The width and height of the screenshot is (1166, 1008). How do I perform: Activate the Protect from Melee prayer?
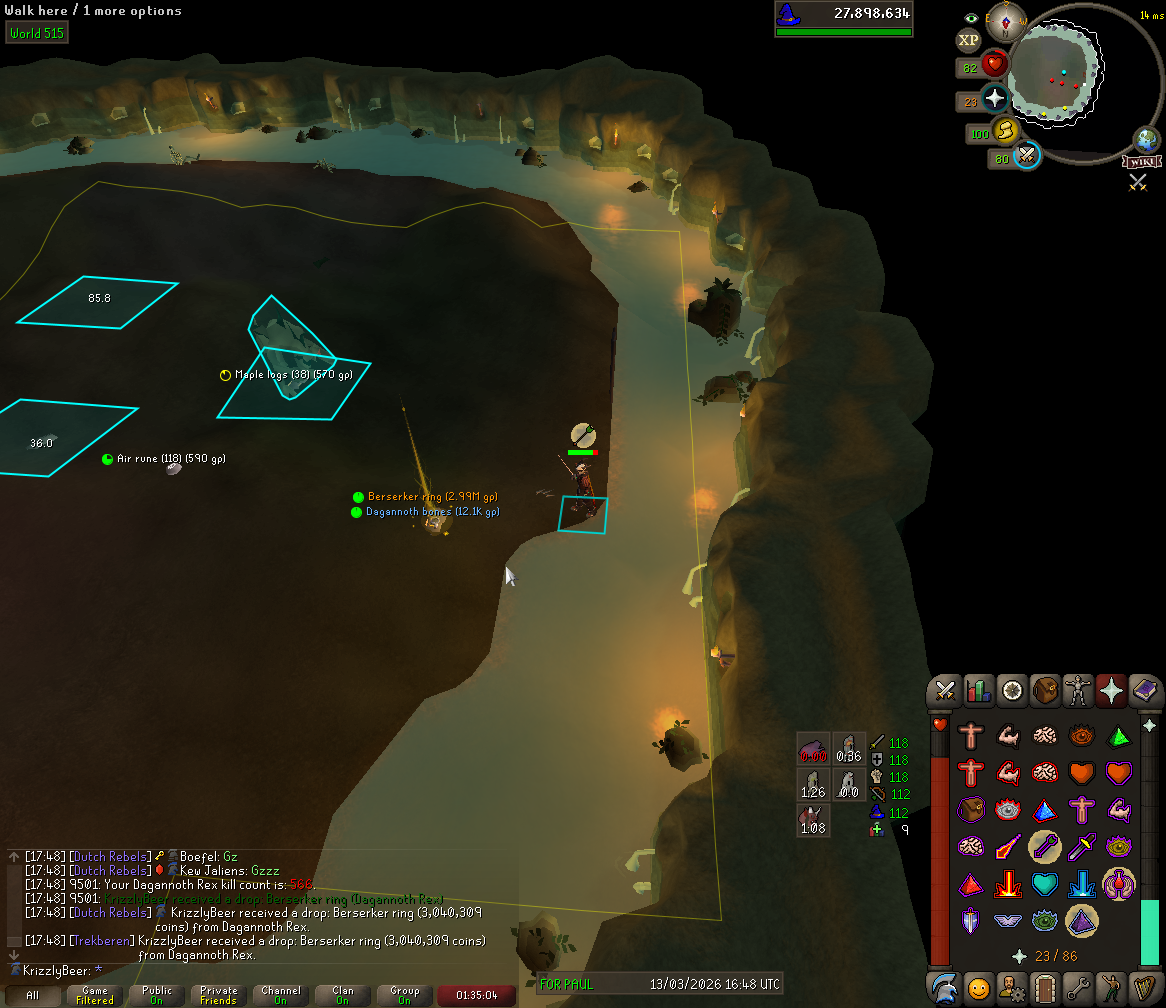[x=1082, y=847]
